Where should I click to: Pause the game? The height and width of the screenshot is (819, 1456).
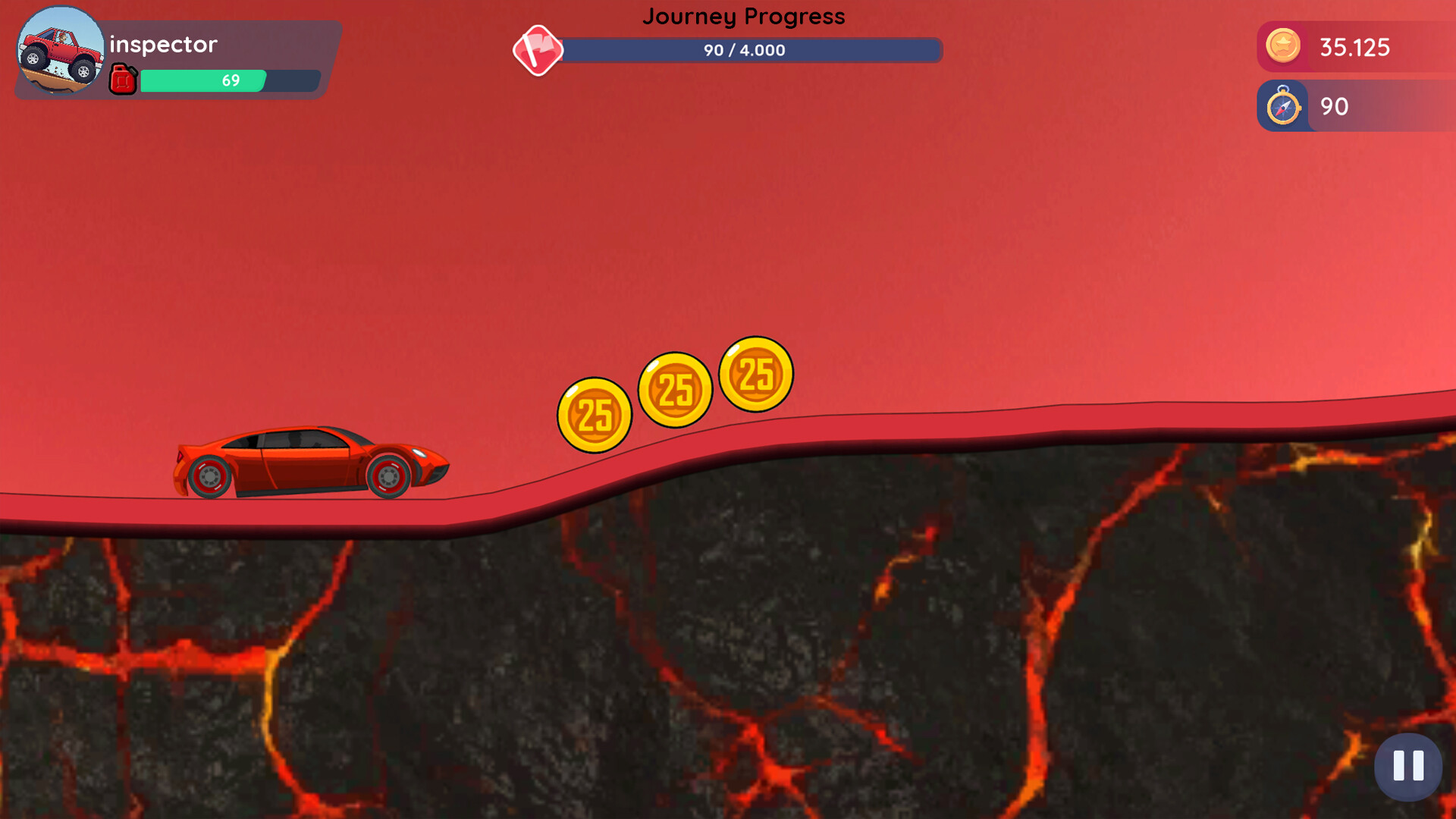coord(1407,767)
